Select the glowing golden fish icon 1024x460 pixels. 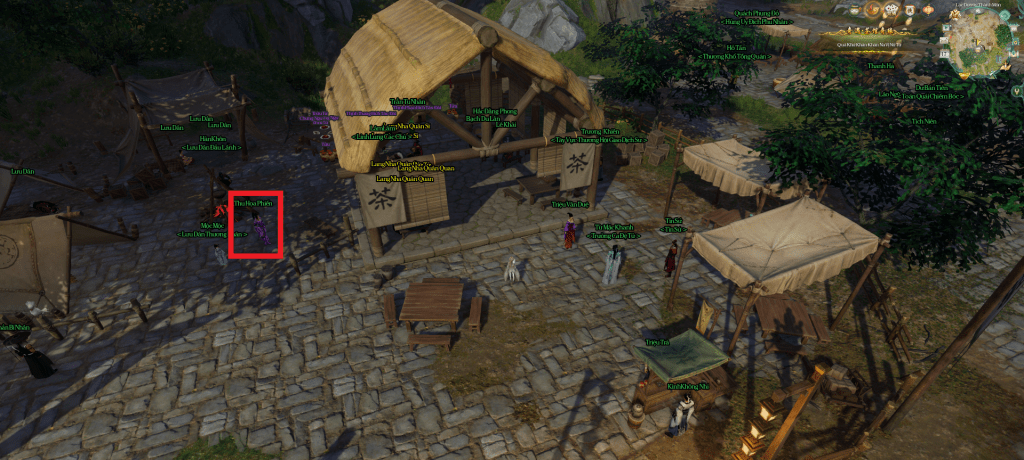pyautogui.click(x=871, y=9)
